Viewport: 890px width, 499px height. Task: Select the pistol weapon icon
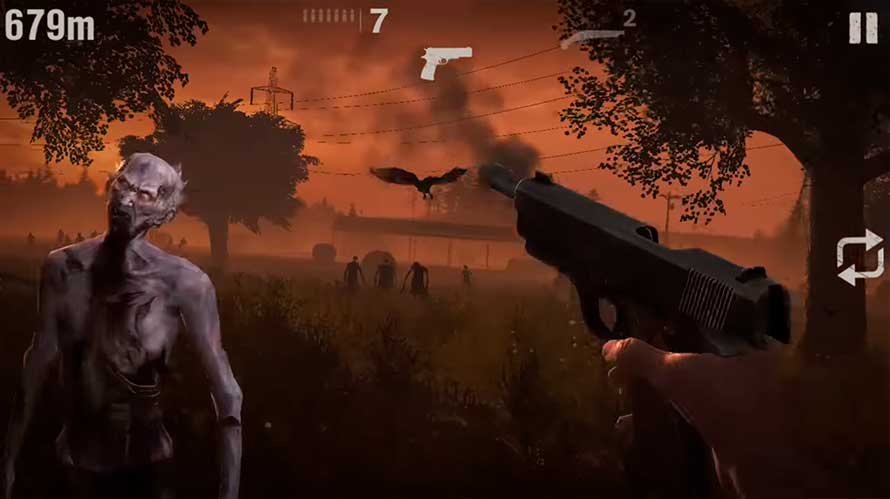pyautogui.click(x=445, y=62)
